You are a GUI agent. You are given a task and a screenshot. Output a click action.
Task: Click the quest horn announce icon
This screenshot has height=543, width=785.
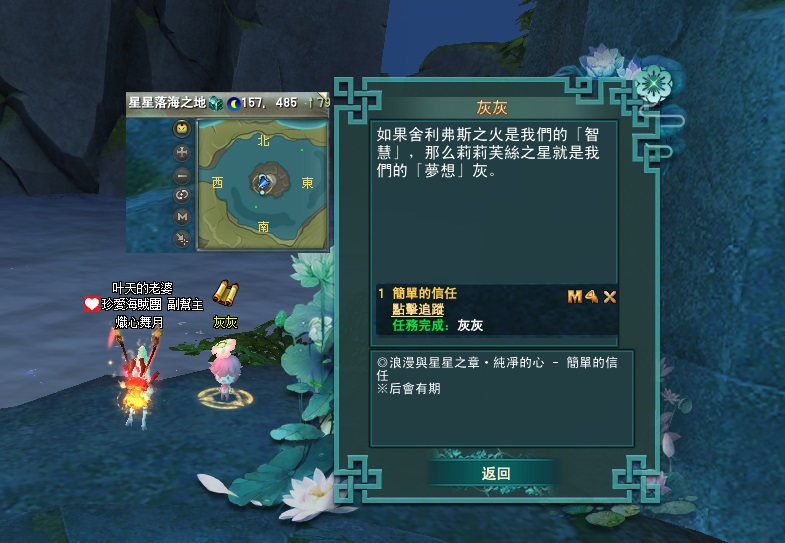point(591,296)
